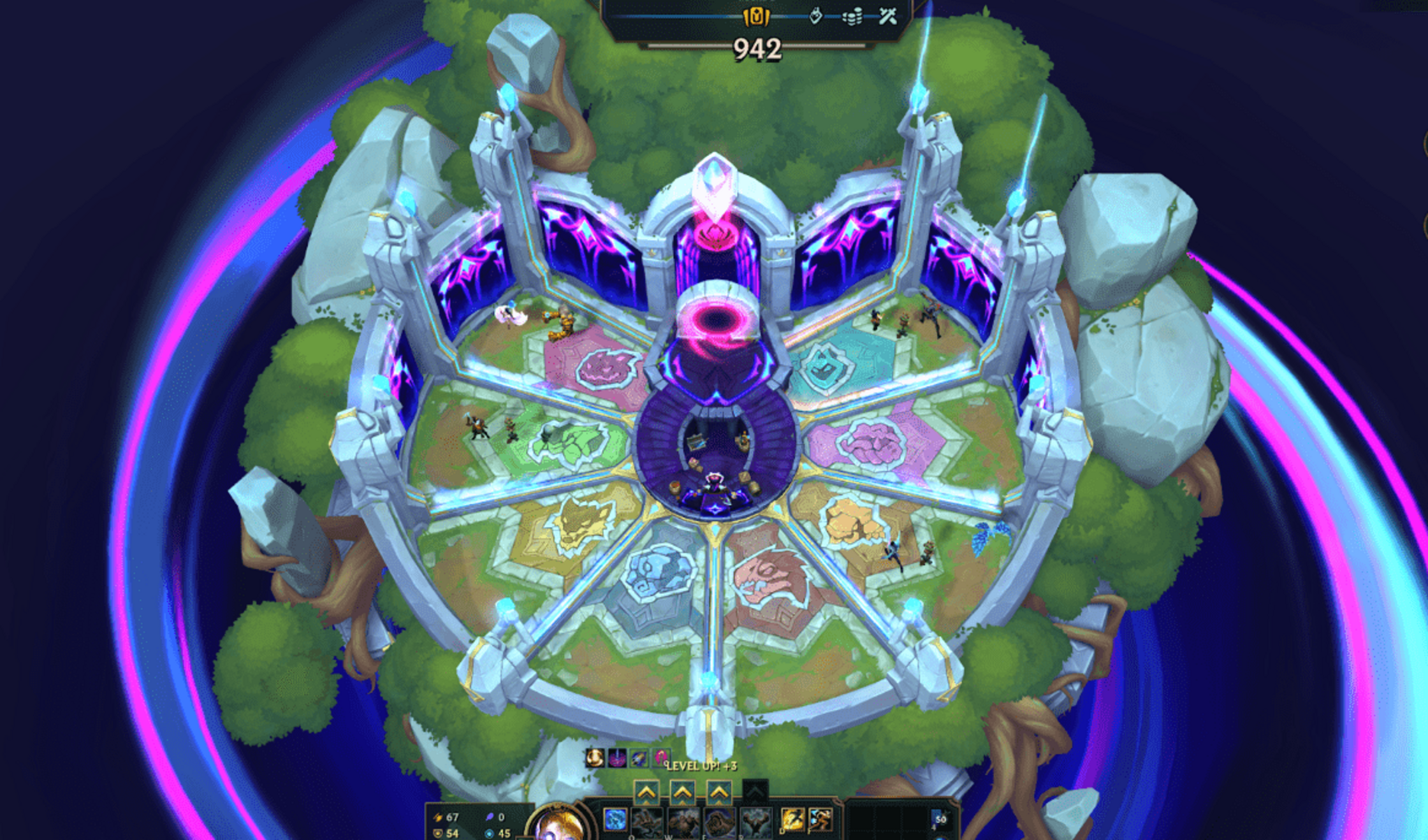Click the pink buff icon above the HUD
The width and height of the screenshot is (1428, 840).
[661, 759]
